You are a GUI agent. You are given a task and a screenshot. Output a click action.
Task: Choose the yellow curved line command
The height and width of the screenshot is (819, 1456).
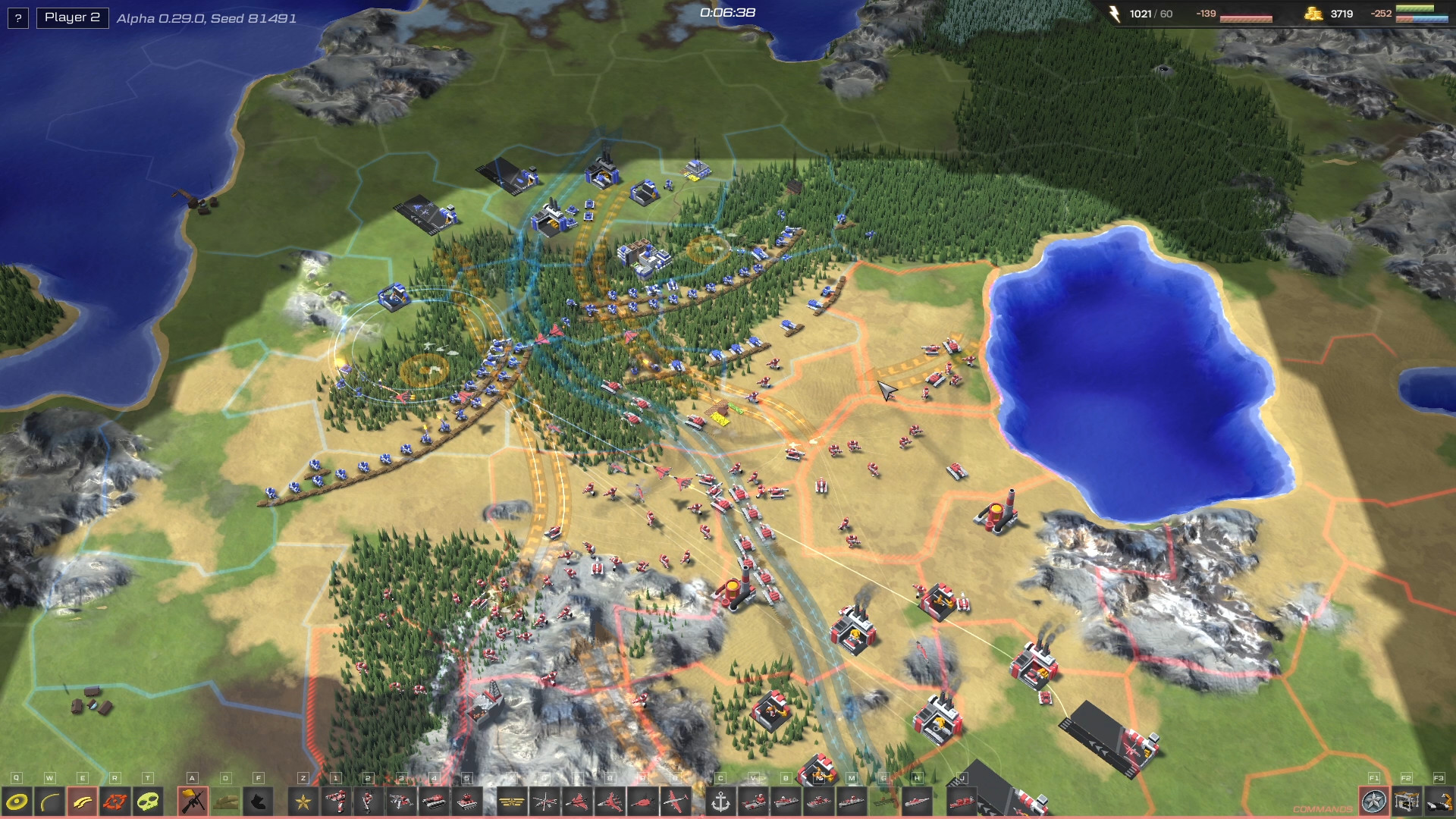pos(50,801)
